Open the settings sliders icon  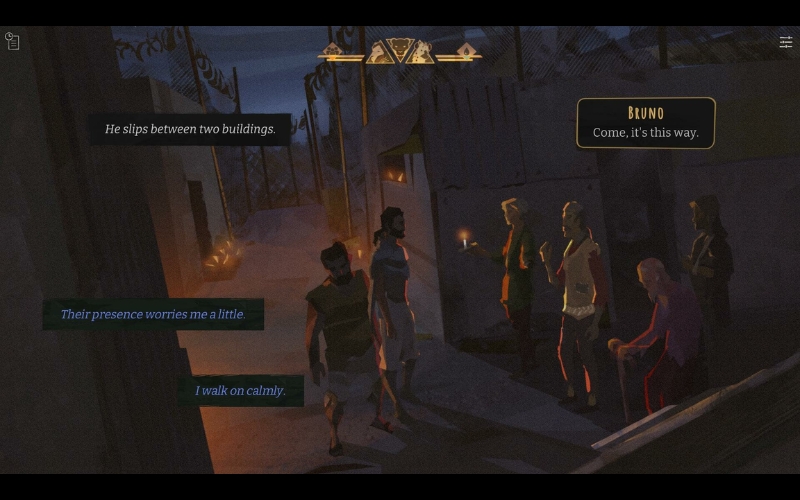[x=786, y=42]
